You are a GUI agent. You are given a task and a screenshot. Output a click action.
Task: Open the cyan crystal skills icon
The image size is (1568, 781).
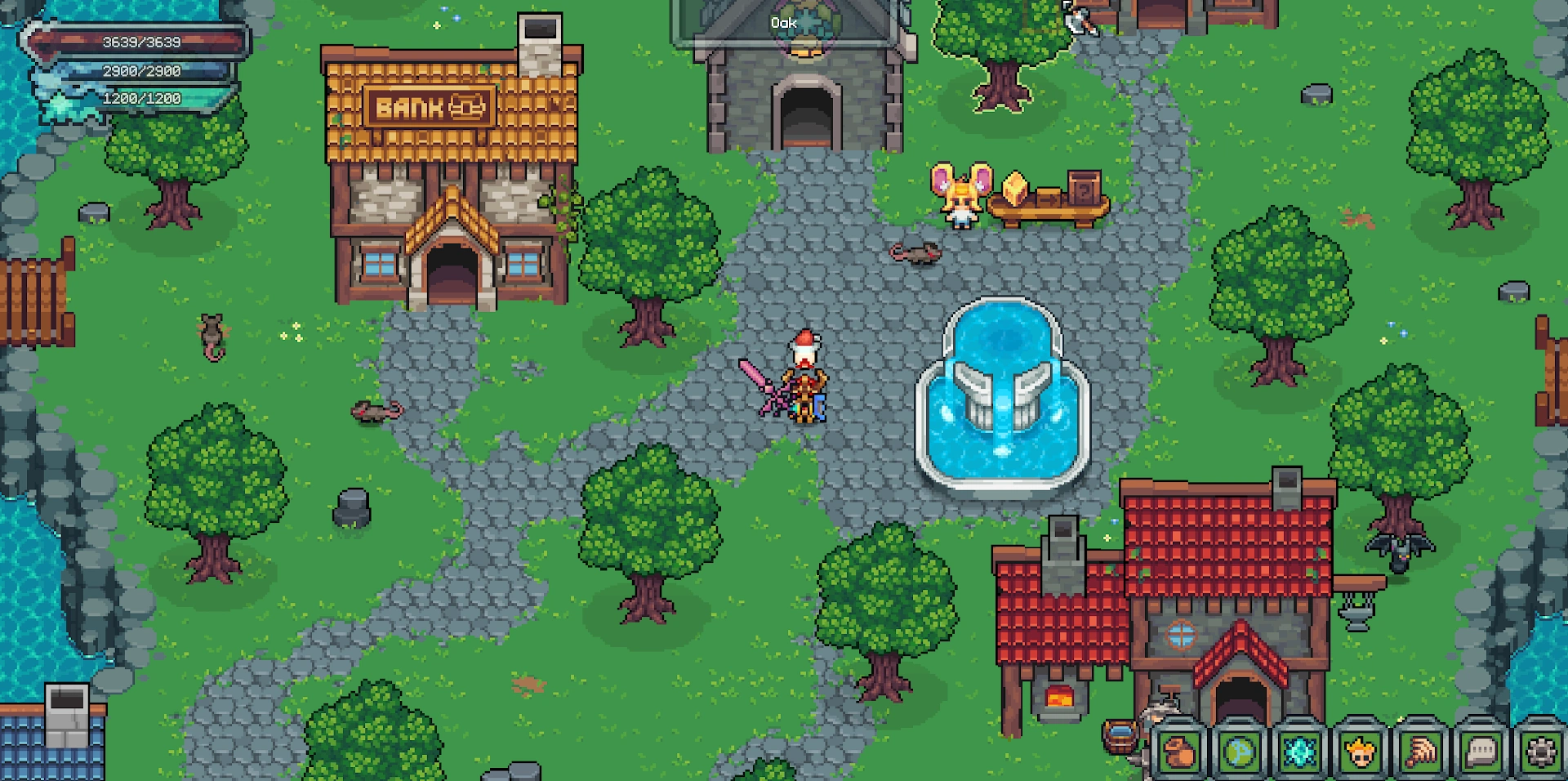[x=1300, y=752]
